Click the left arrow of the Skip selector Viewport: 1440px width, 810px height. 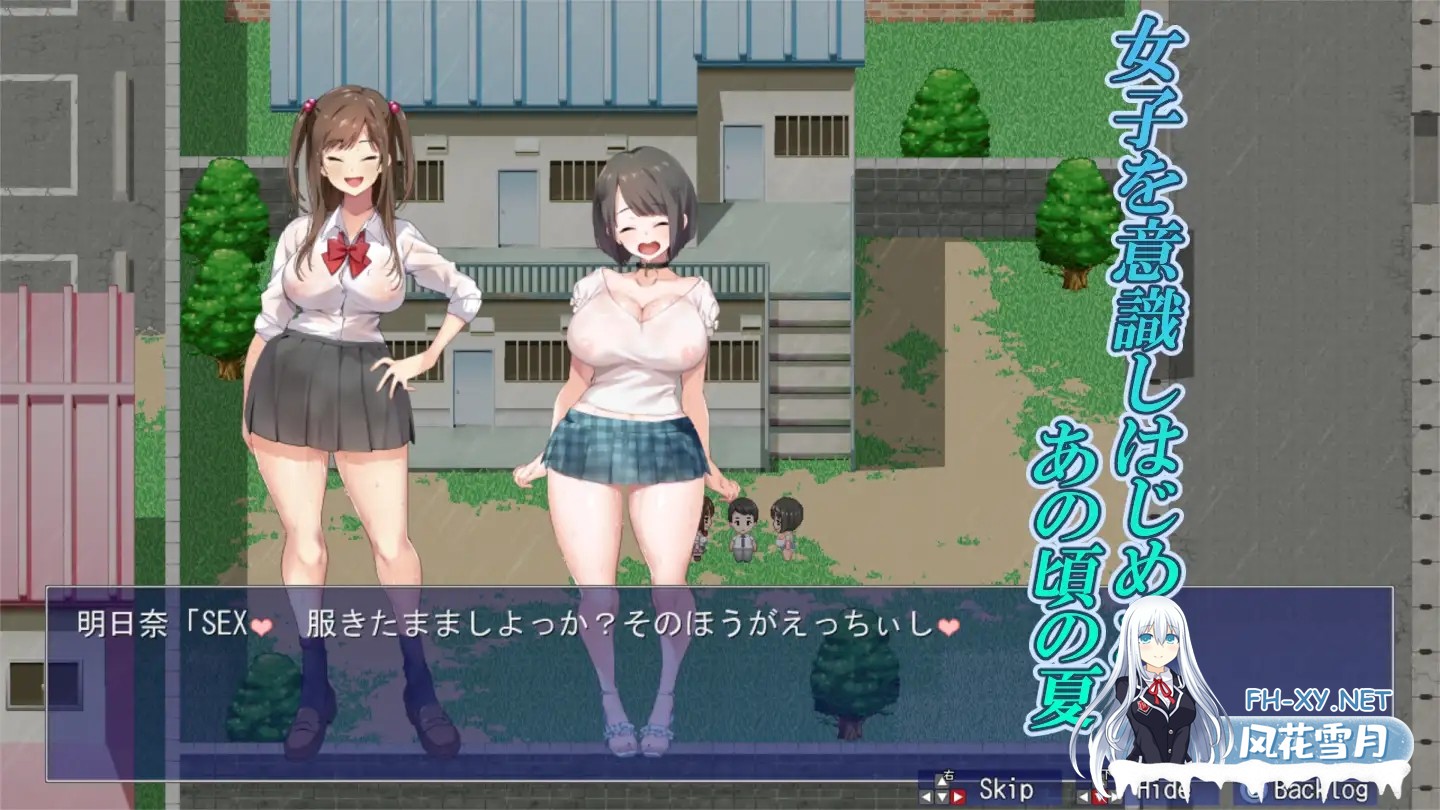pos(927,798)
